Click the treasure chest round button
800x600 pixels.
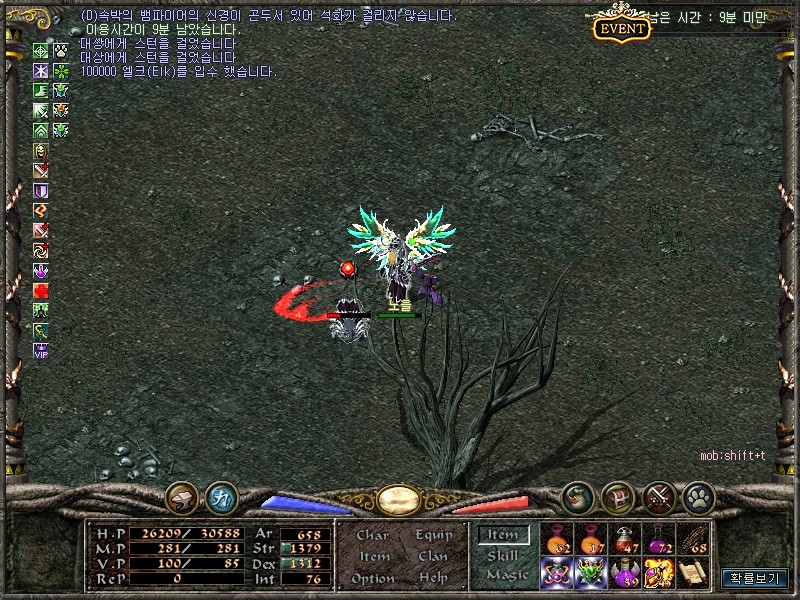tap(618, 497)
